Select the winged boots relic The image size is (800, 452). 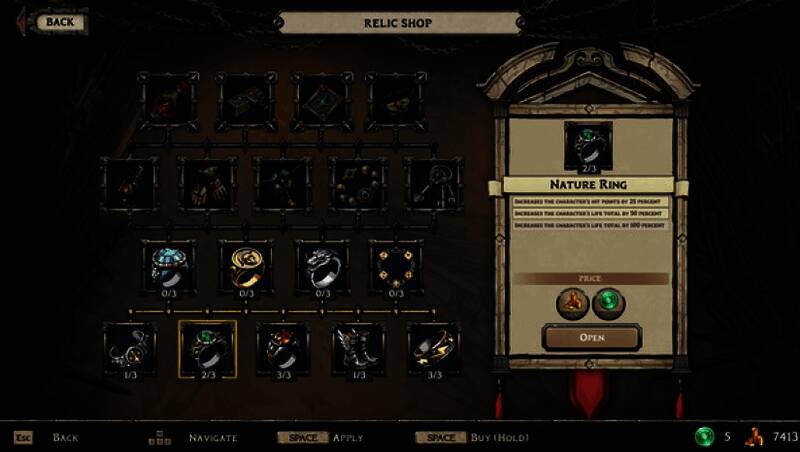359,346
